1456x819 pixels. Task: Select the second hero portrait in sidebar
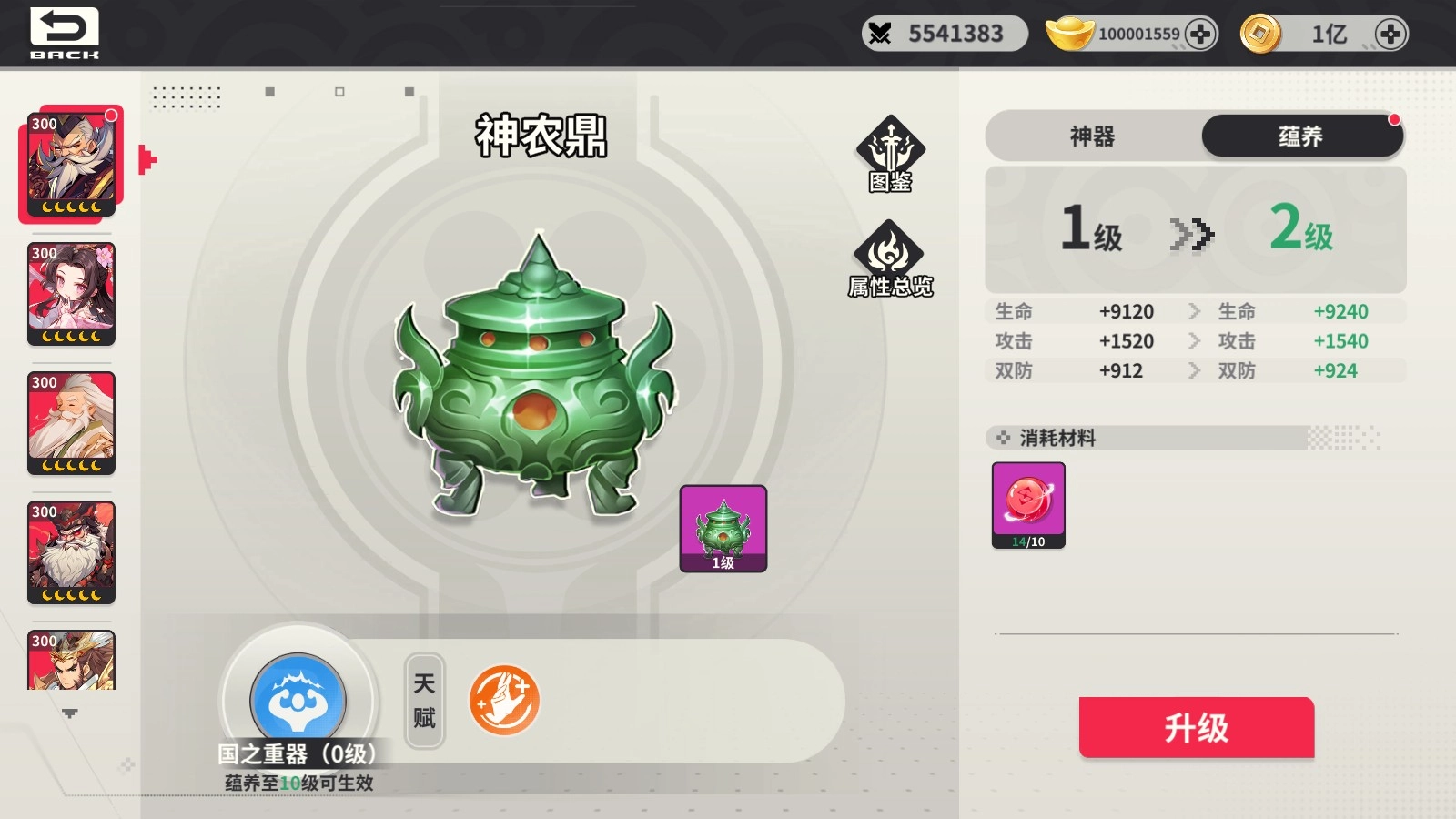[71, 293]
